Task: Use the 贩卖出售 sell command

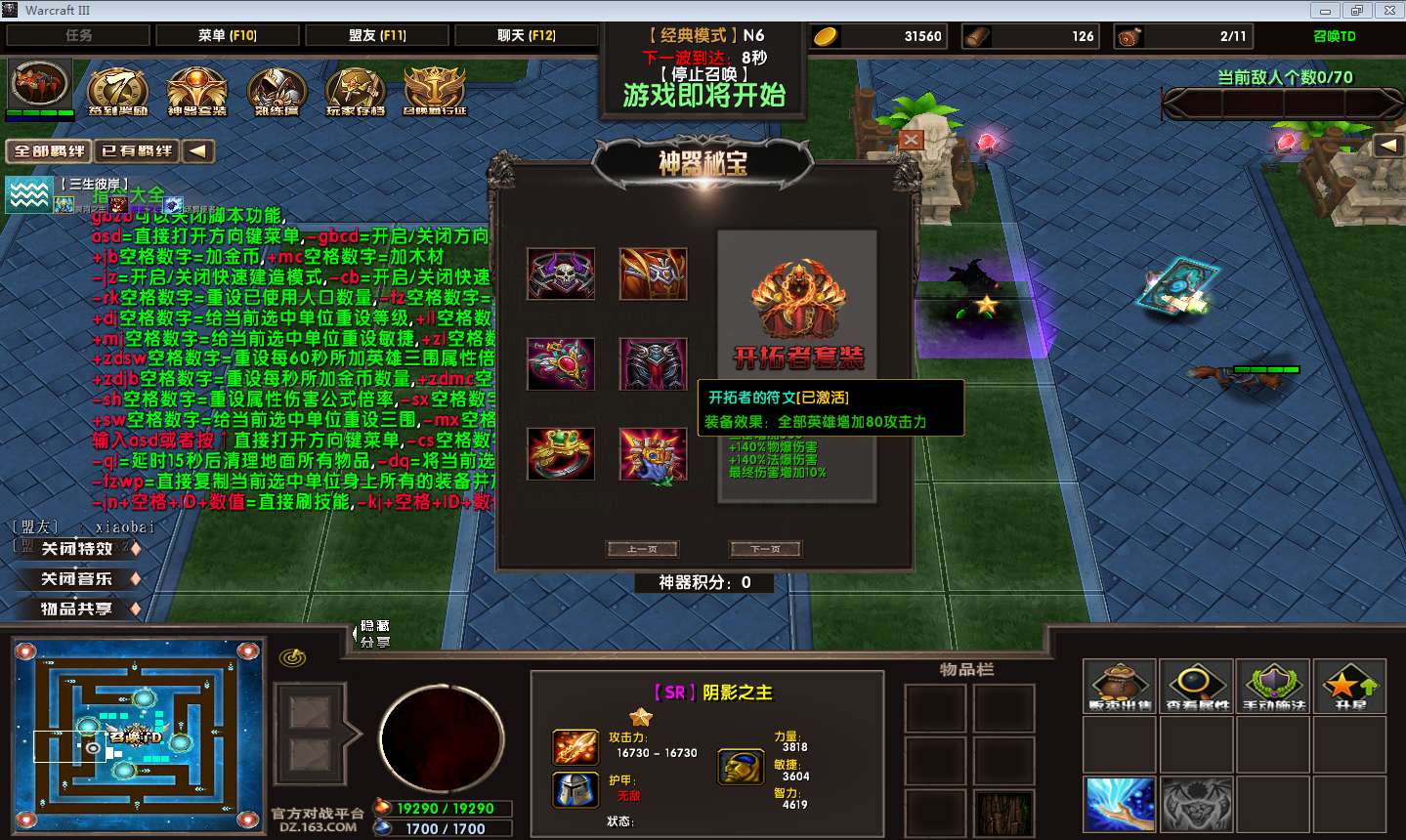Action: pyautogui.click(x=1121, y=686)
